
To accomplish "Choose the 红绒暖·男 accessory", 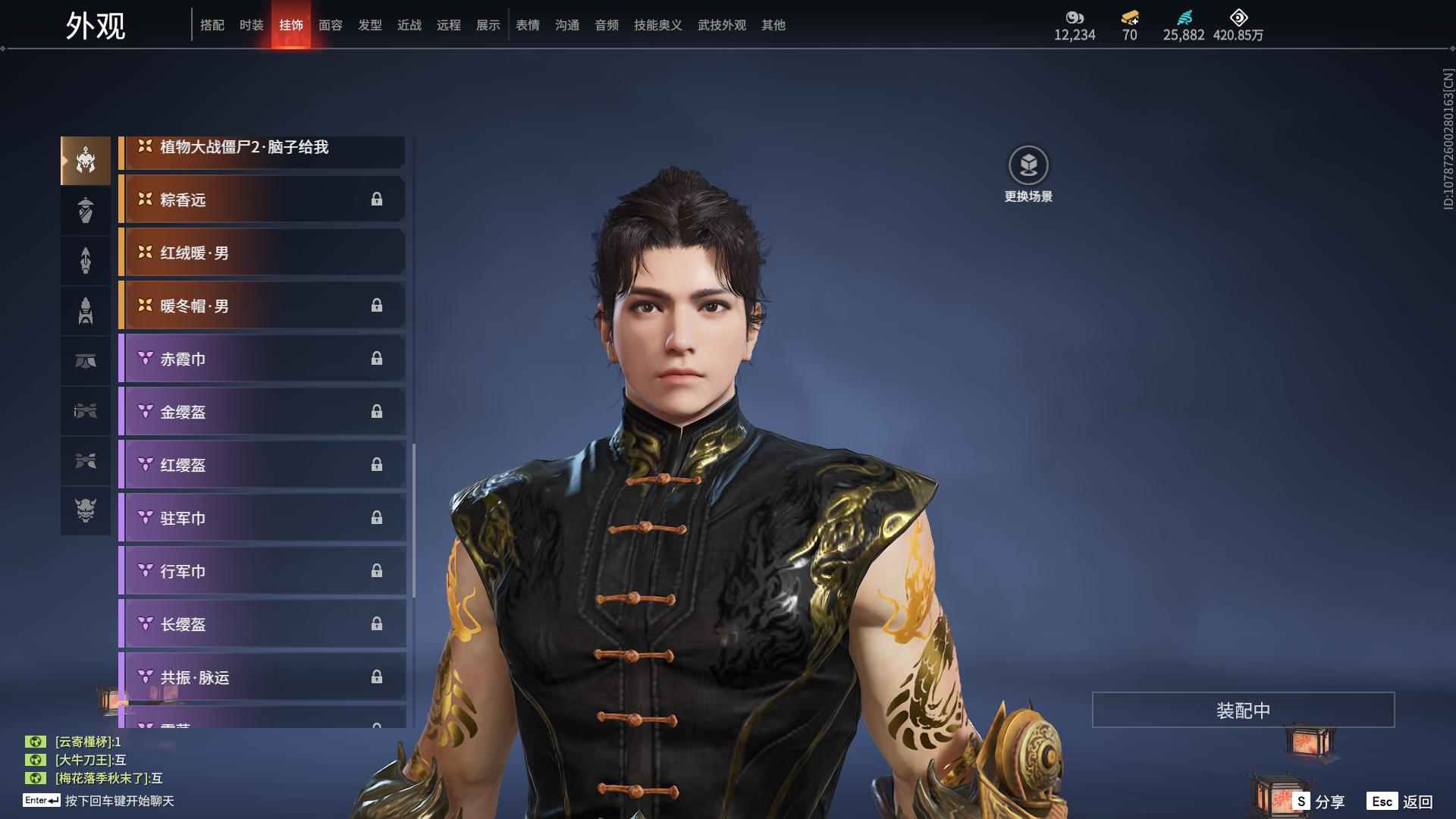I will click(262, 253).
